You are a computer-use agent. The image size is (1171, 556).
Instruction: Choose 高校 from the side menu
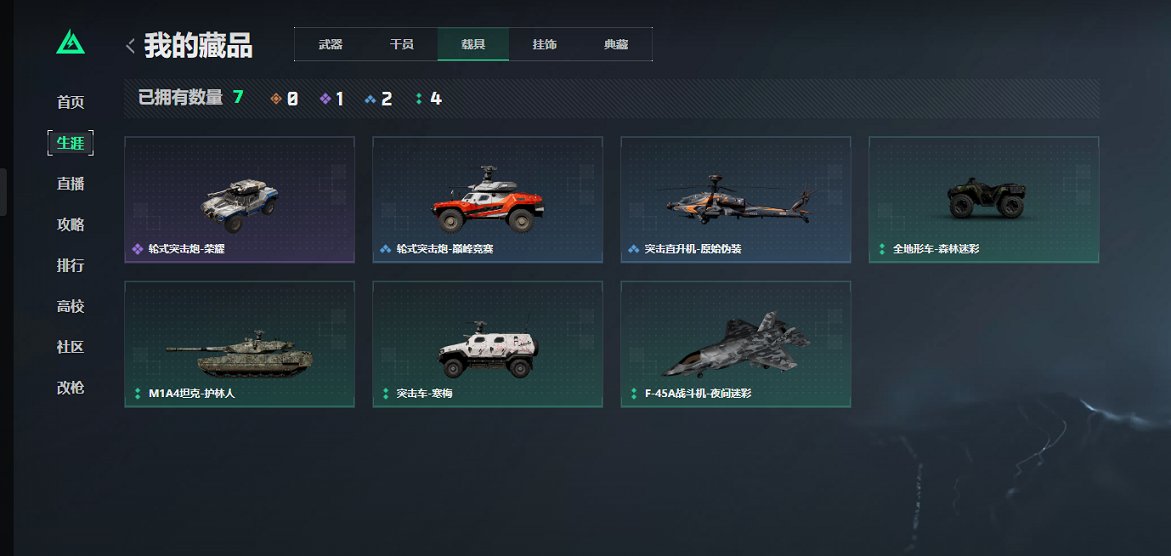[70, 306]
